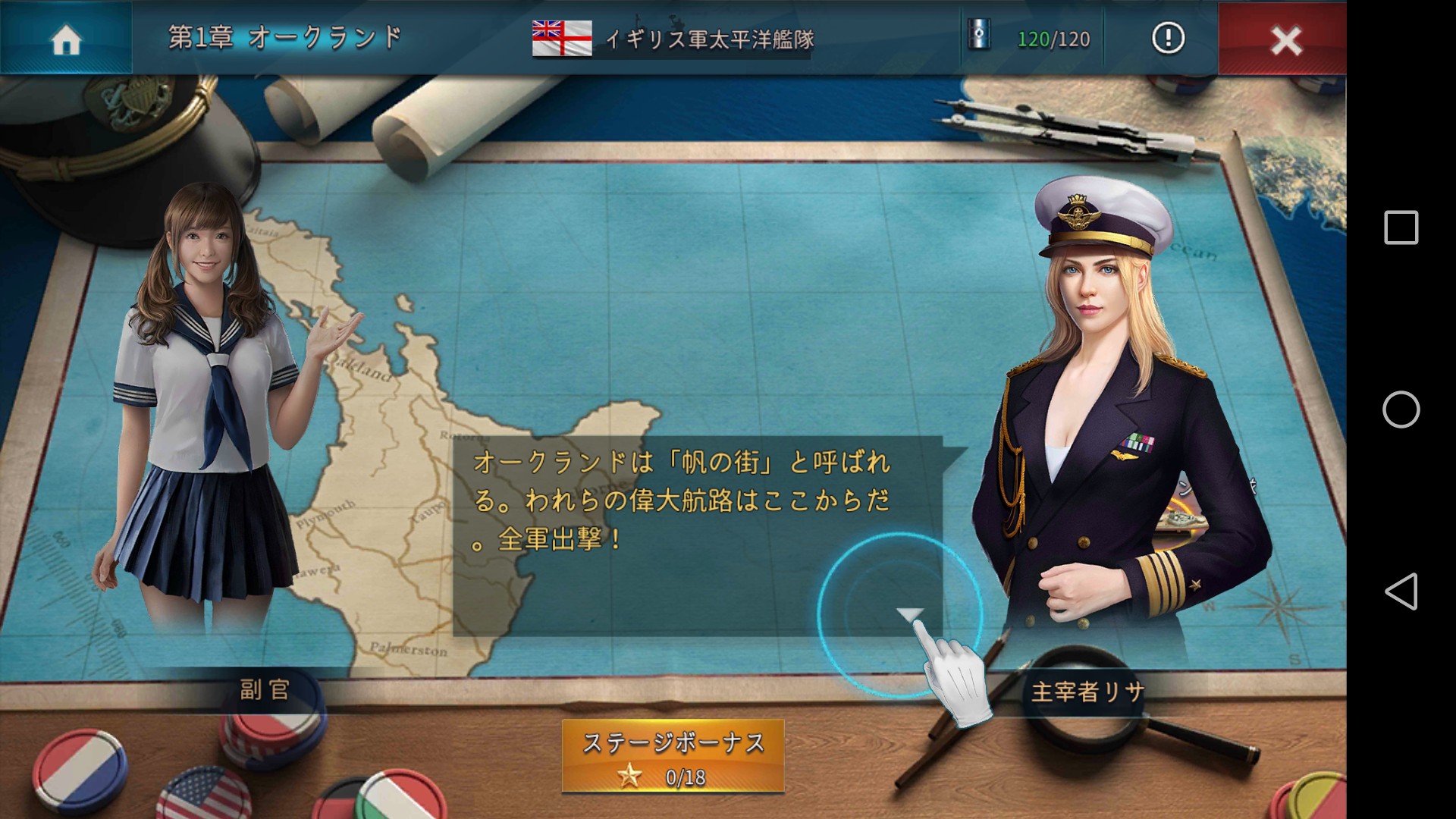1456x819 pixels.
Task: Go to the home screen
Action: pos(66,38)
